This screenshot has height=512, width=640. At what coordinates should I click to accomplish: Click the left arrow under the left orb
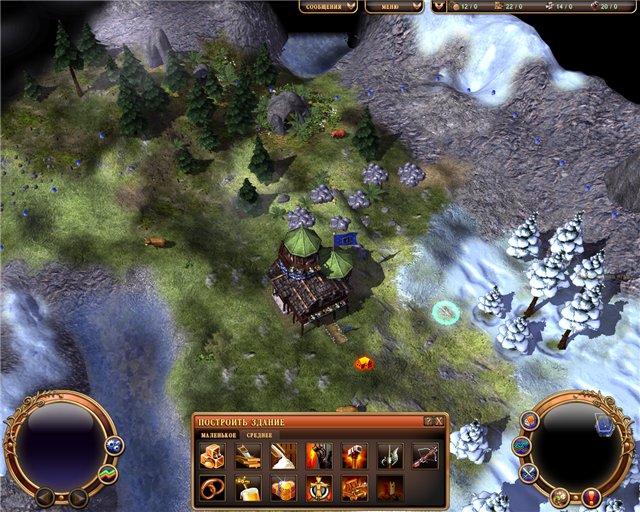point(45,497)
